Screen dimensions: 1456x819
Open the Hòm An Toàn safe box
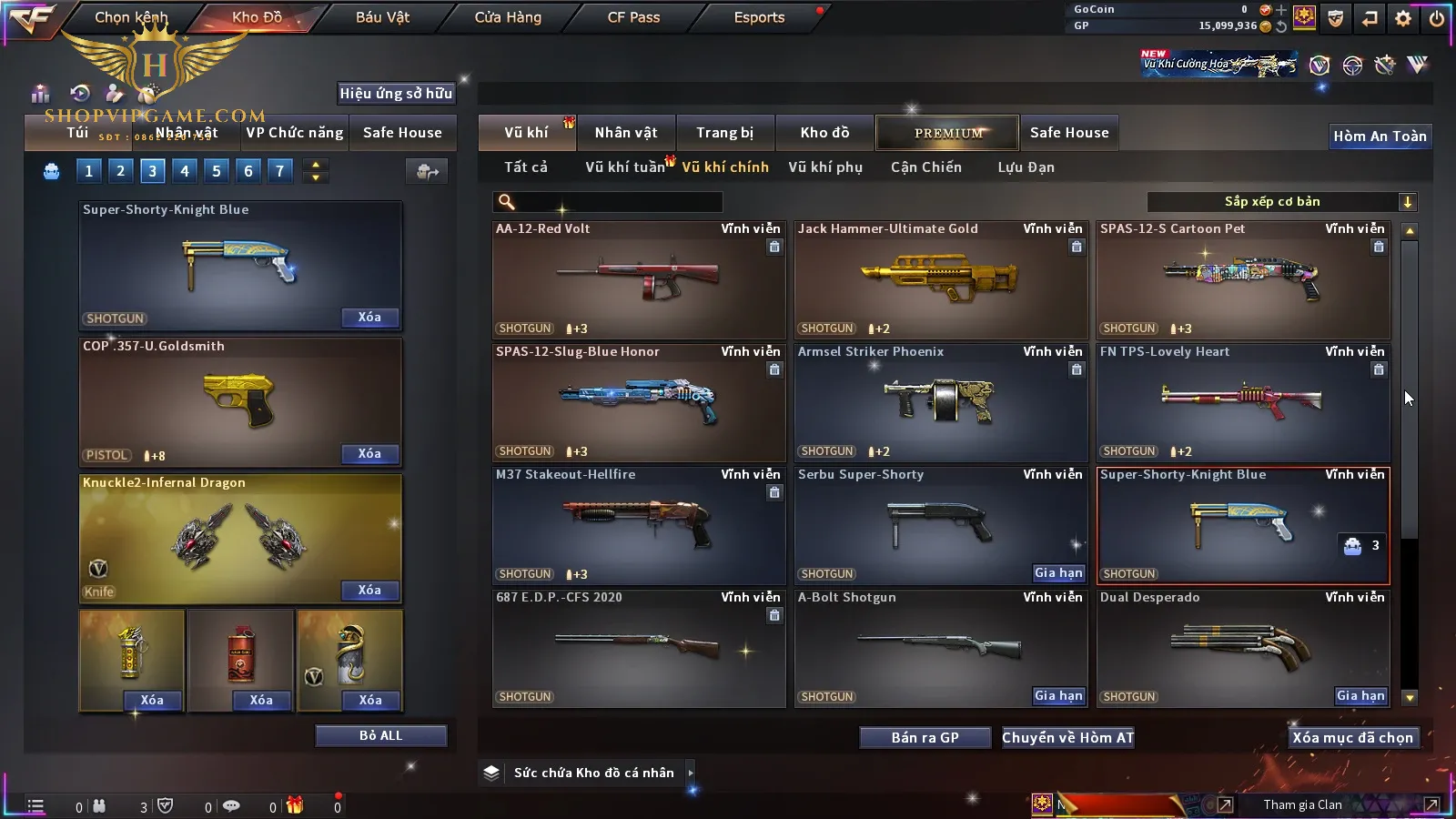[x=1380, y=136]
